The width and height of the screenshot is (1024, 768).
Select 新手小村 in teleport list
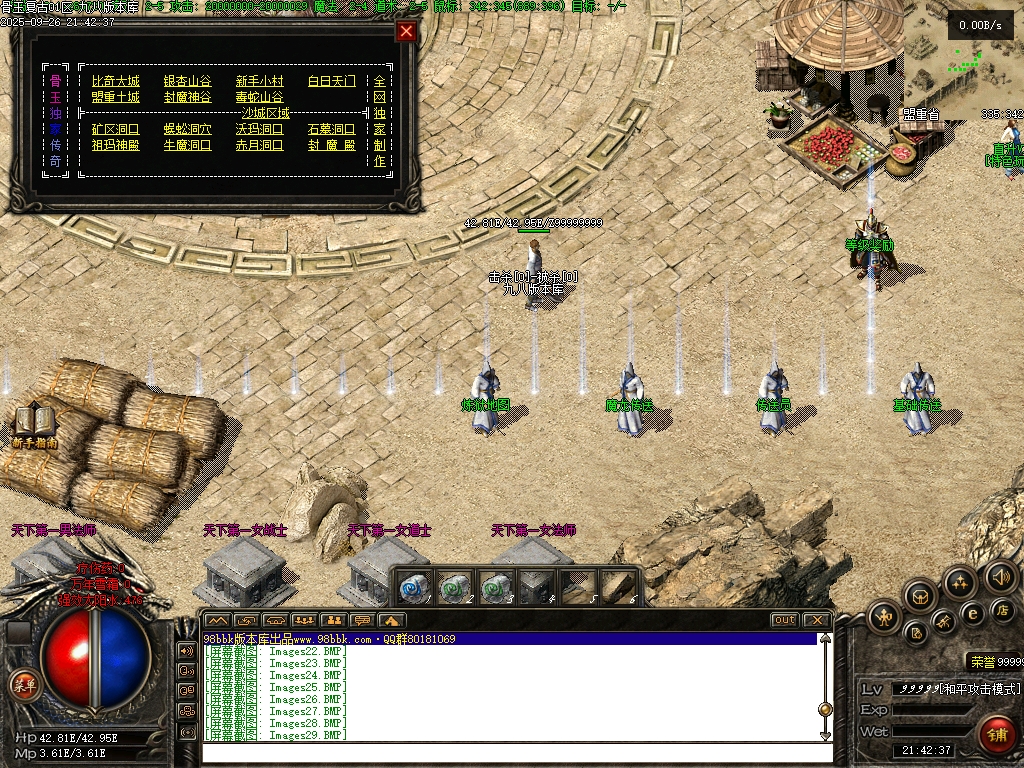coord(260,81)
